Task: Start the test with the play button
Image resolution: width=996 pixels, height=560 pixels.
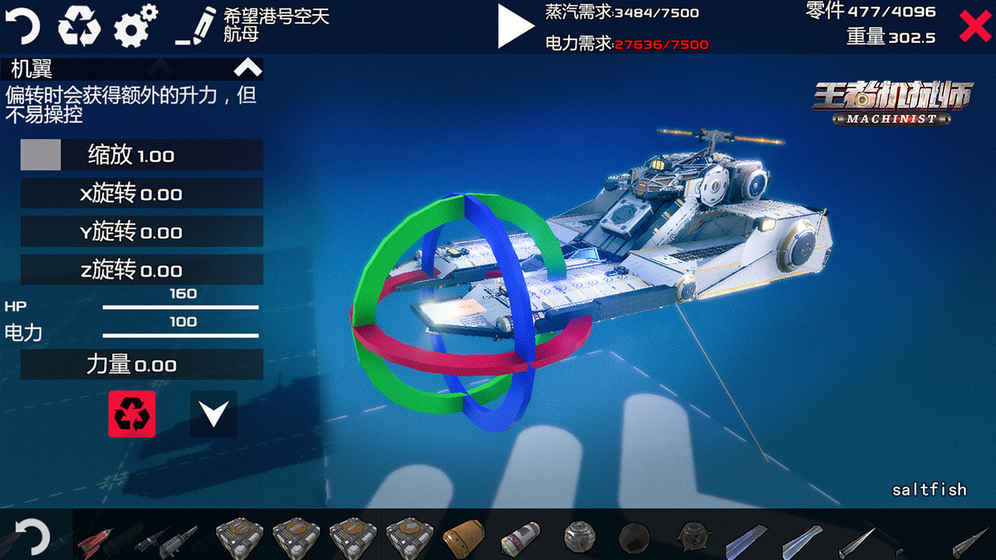Action: (515, 26)
